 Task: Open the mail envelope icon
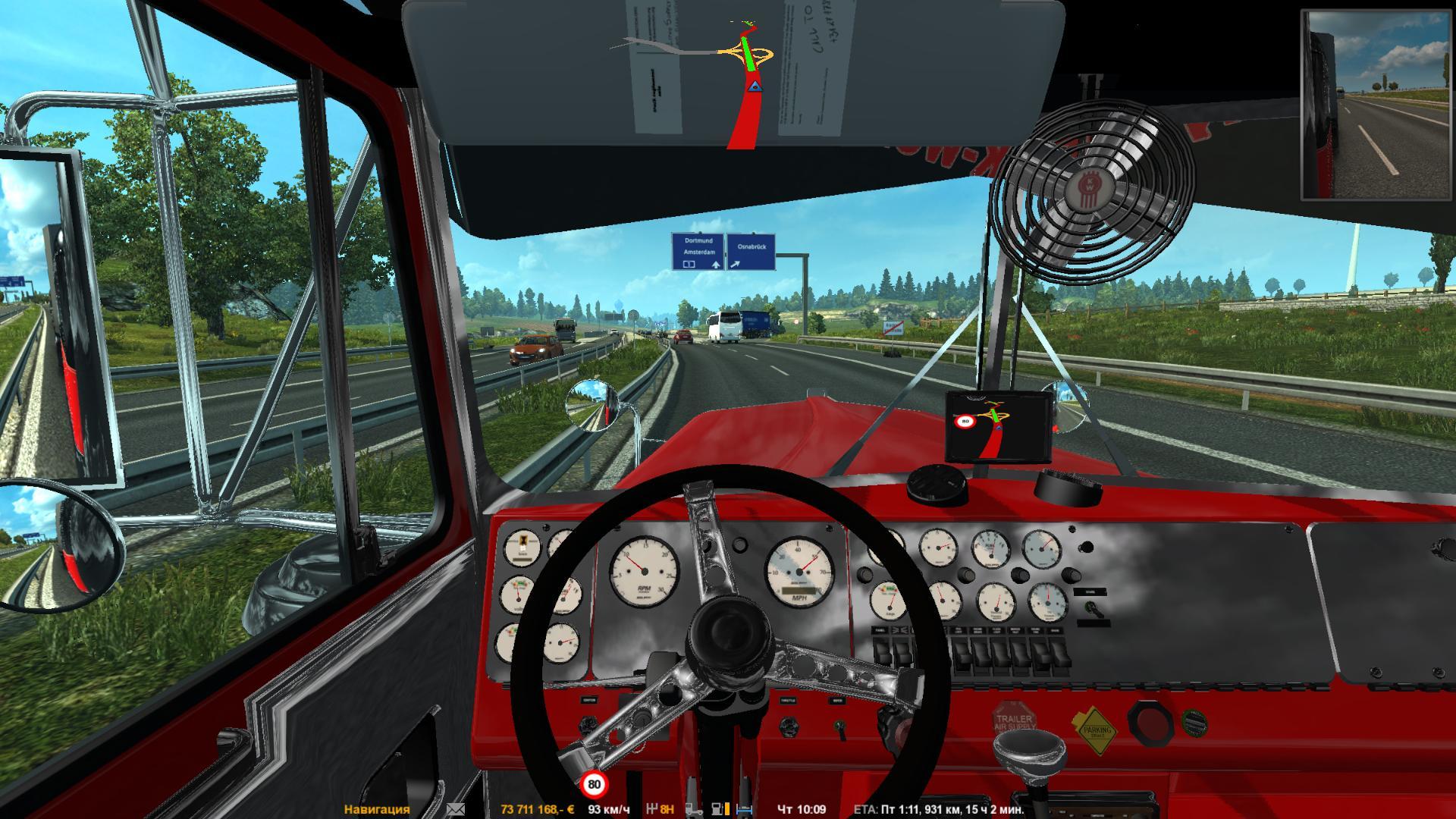(456, 809)
